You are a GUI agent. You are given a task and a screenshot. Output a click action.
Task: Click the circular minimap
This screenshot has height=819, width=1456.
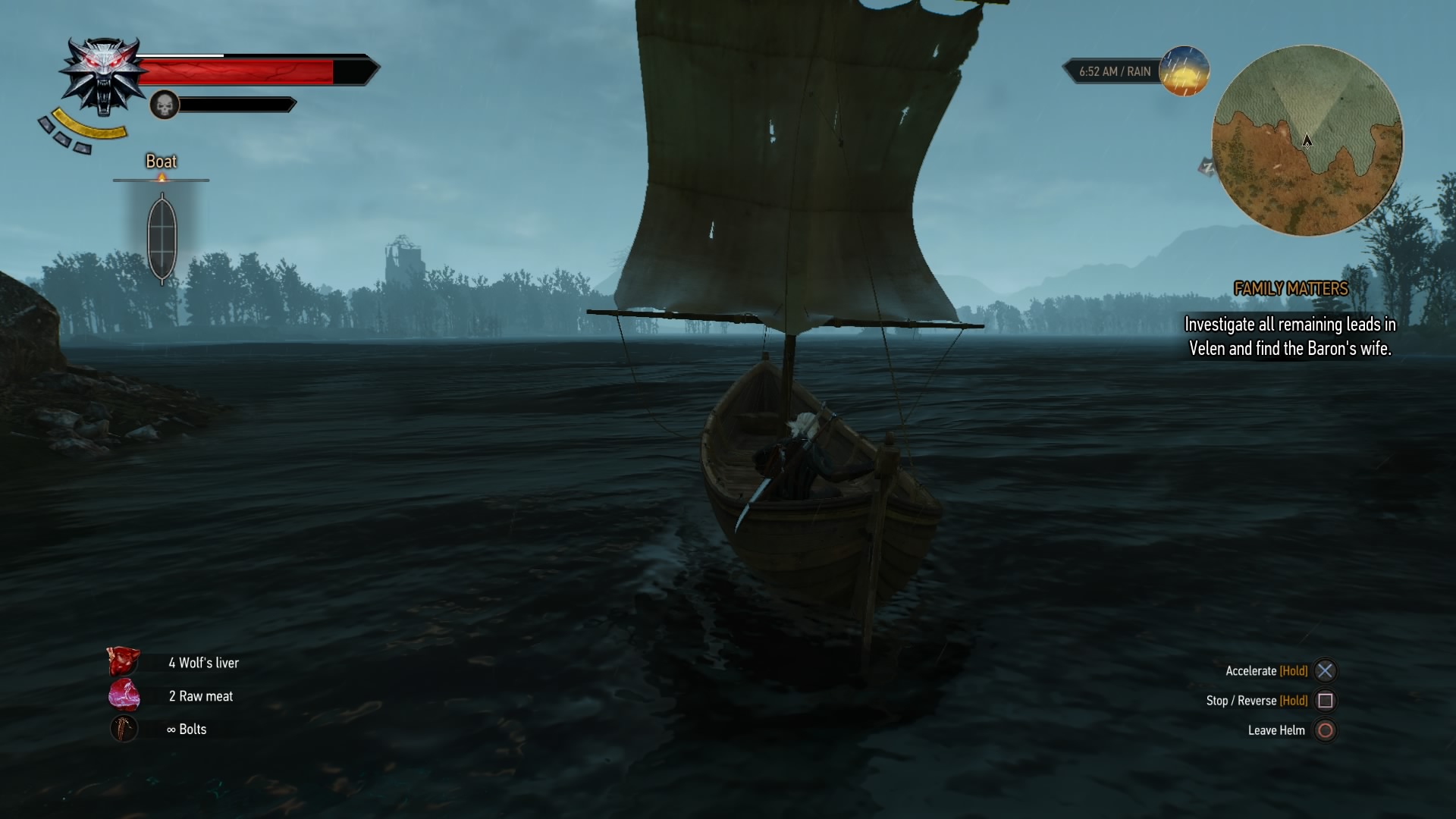pyautogui.click(x=1307, y=141)
